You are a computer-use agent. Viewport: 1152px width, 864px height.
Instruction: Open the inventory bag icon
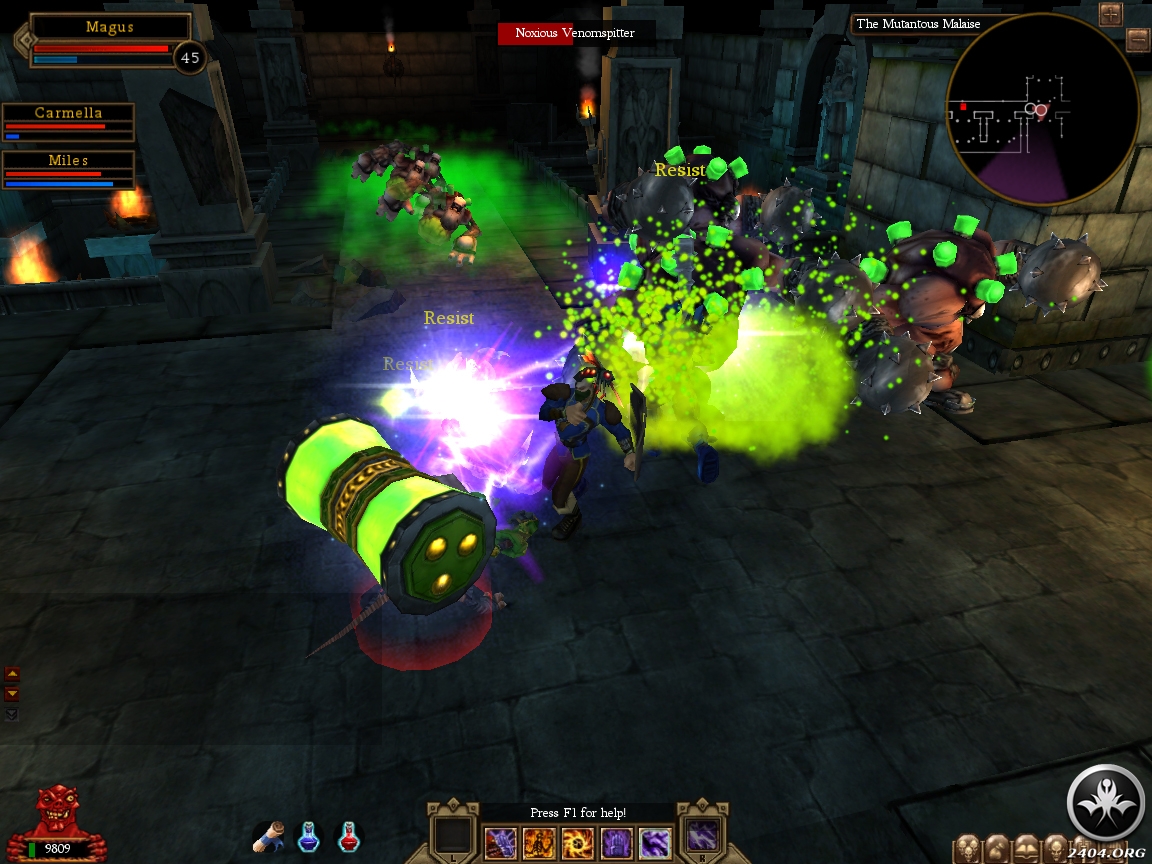[998, 849]
